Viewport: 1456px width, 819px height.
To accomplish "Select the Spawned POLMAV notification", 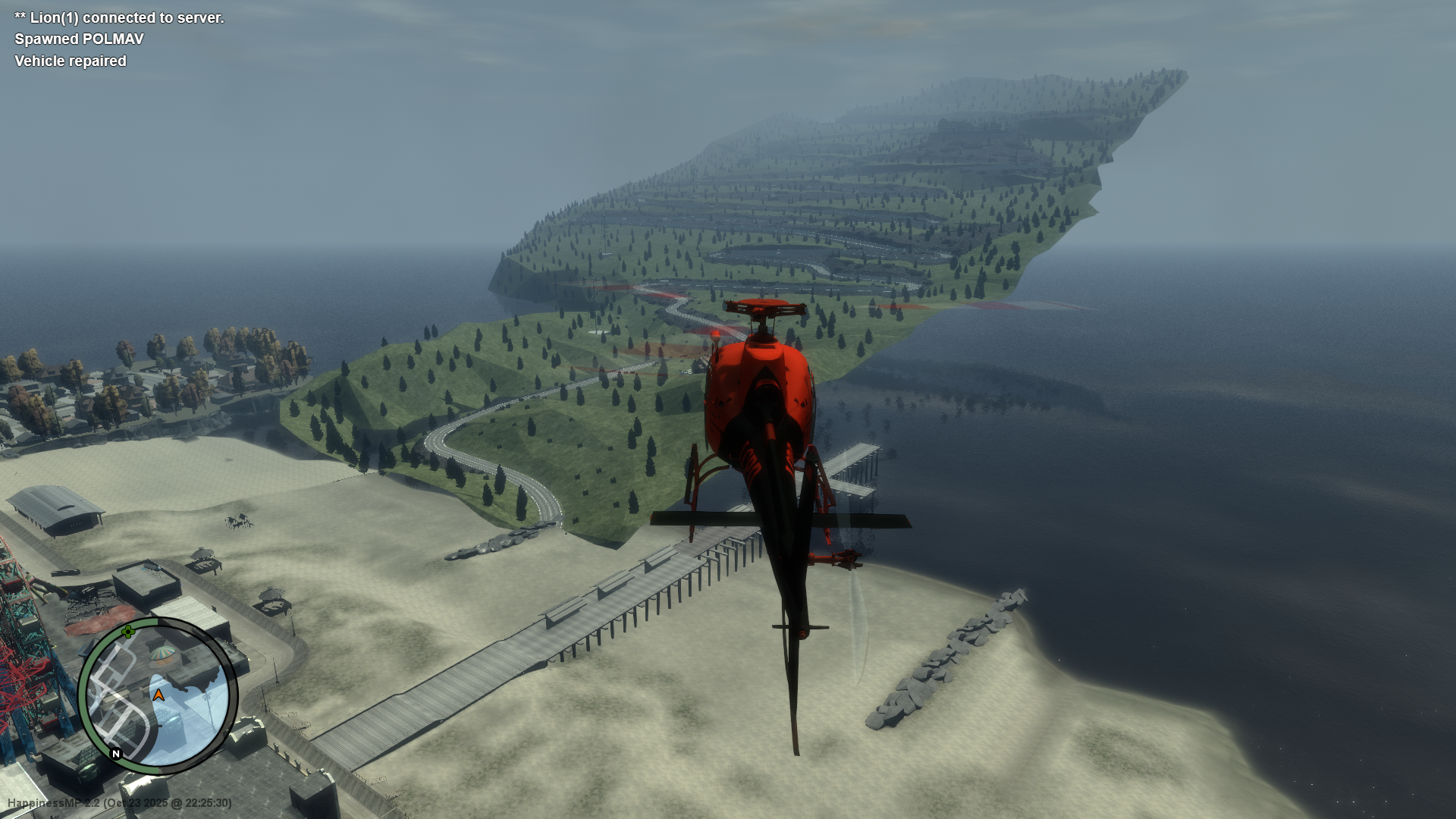I will pos(77,39).
